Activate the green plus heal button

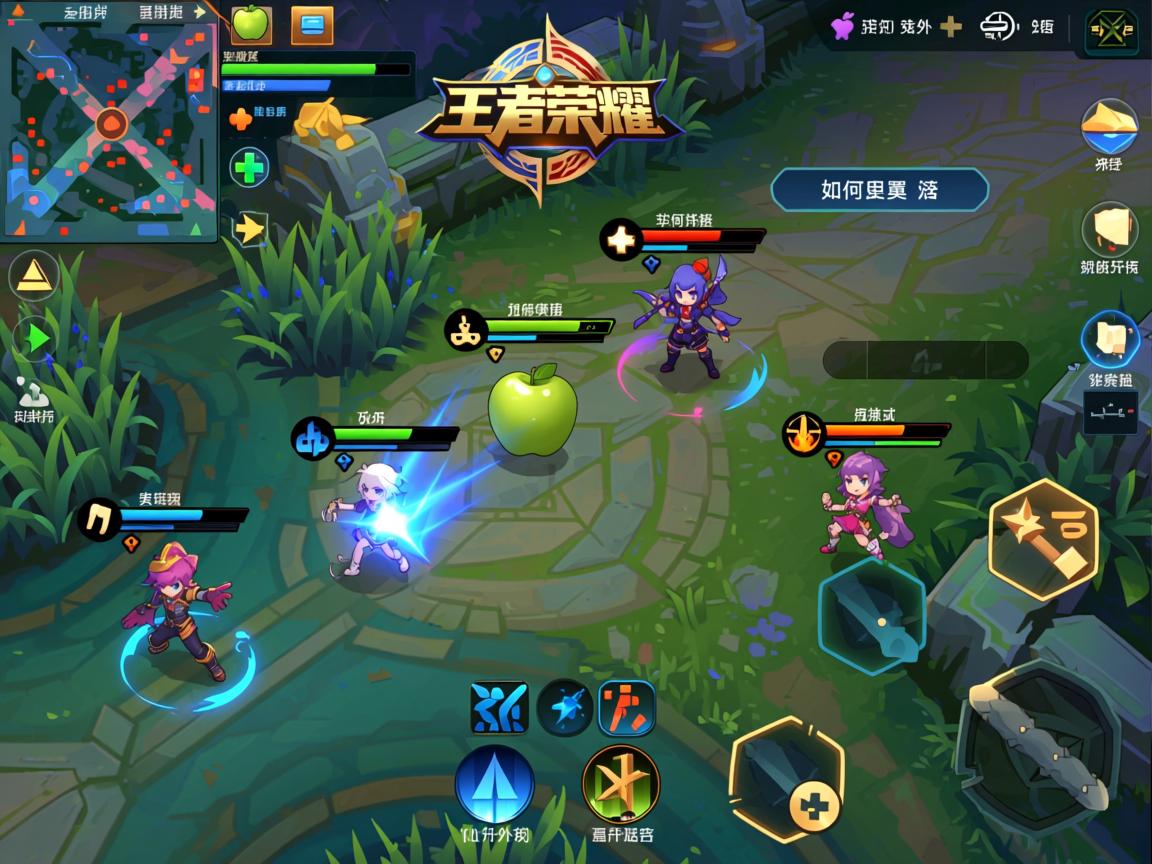click(x=250, y=168)
